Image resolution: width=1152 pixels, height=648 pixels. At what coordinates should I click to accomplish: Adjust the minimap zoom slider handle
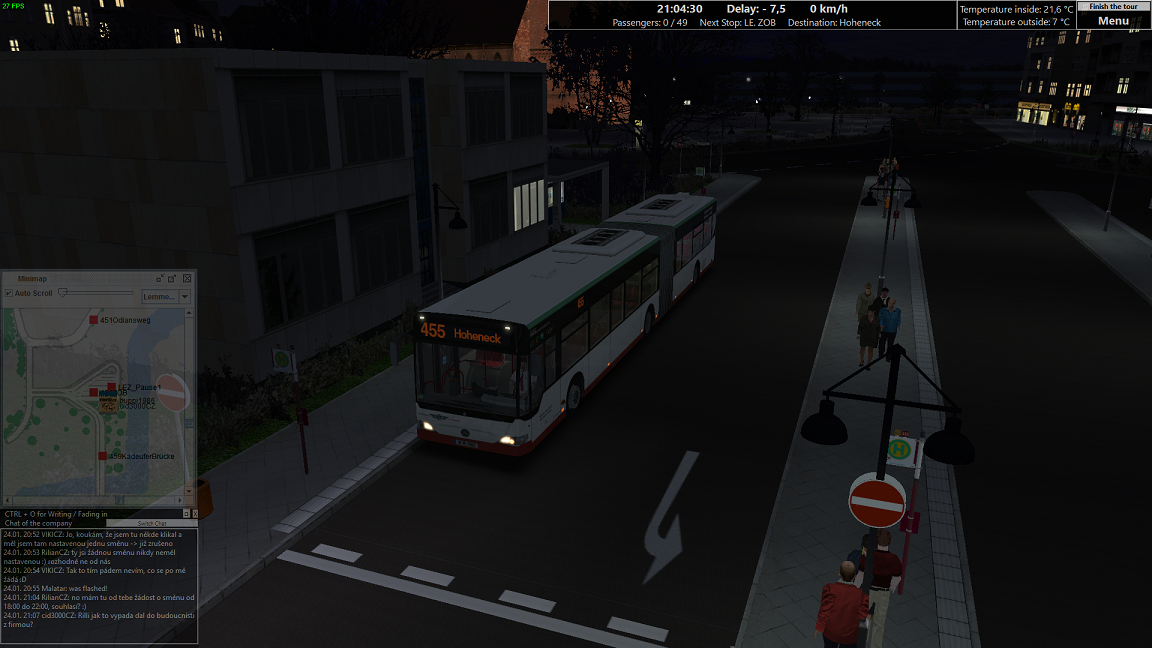pos(63,293)
